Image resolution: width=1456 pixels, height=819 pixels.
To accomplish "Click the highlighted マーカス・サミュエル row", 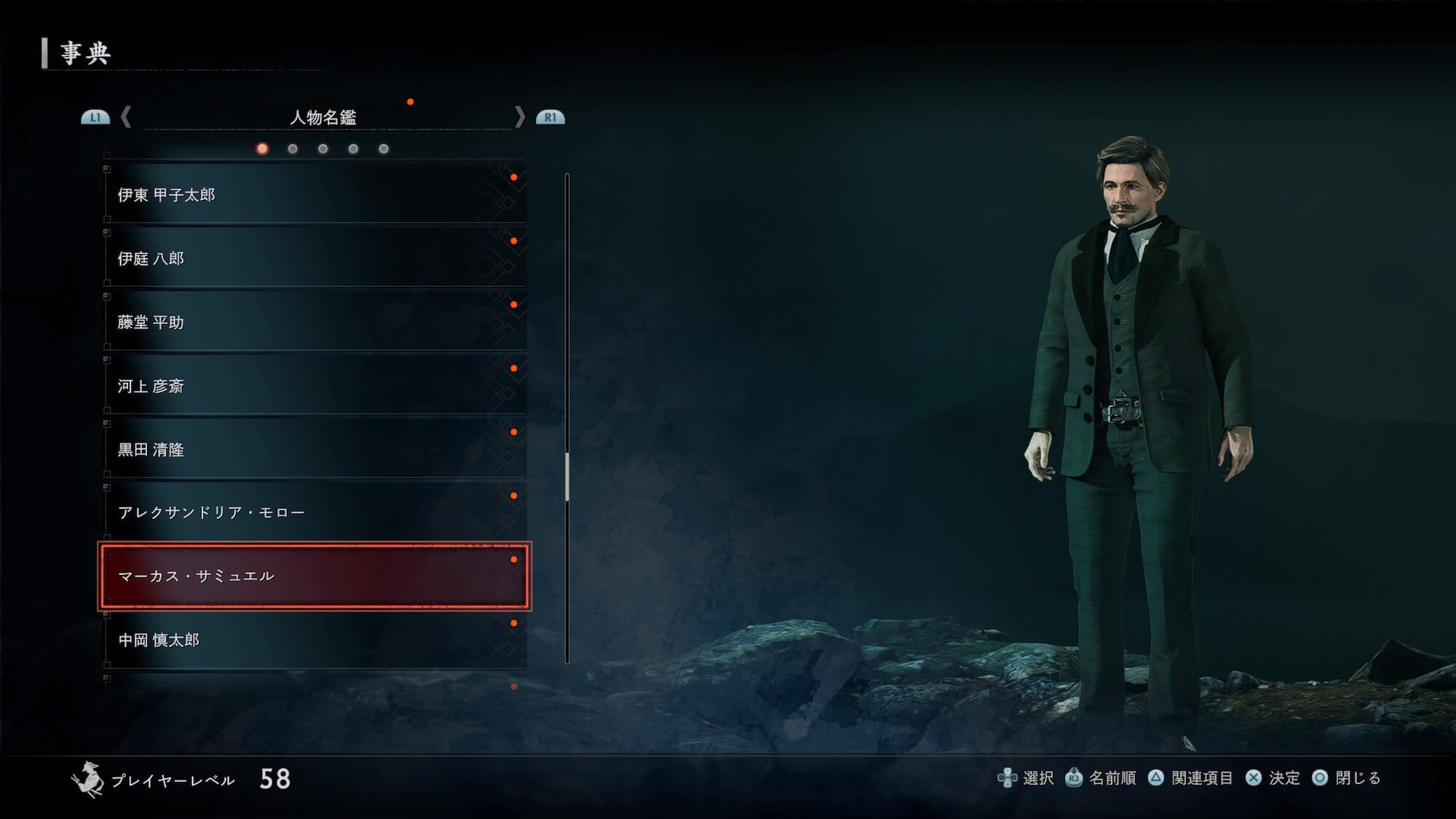I will coord(314,576).
